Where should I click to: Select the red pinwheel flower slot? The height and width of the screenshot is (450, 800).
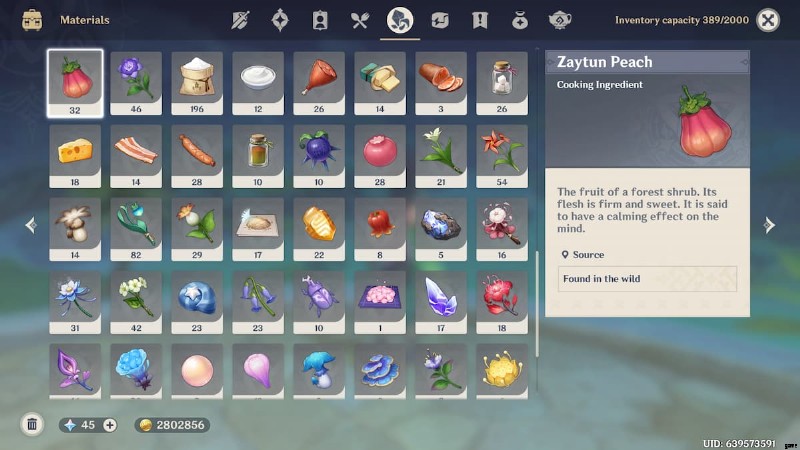(502, 155)
